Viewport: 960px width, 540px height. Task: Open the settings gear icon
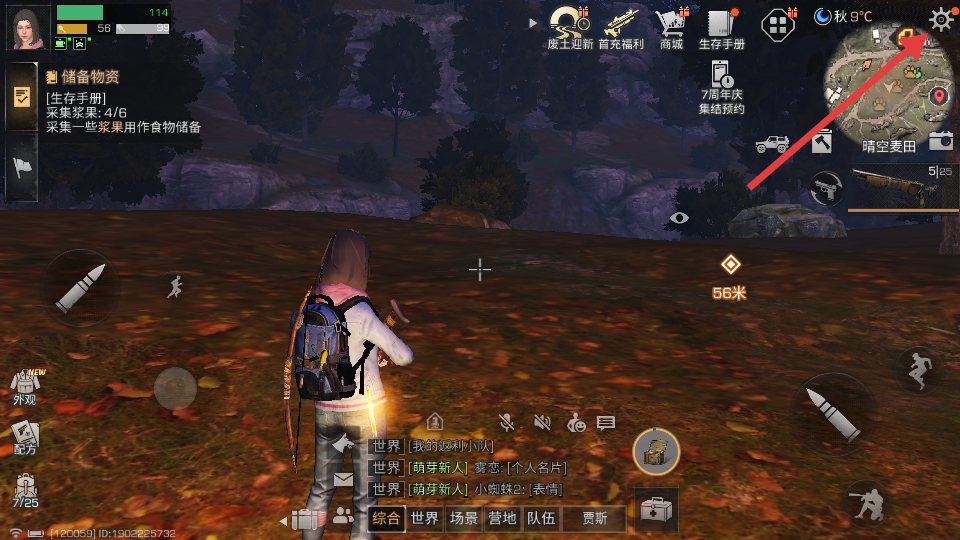click(x=941, y=19)
